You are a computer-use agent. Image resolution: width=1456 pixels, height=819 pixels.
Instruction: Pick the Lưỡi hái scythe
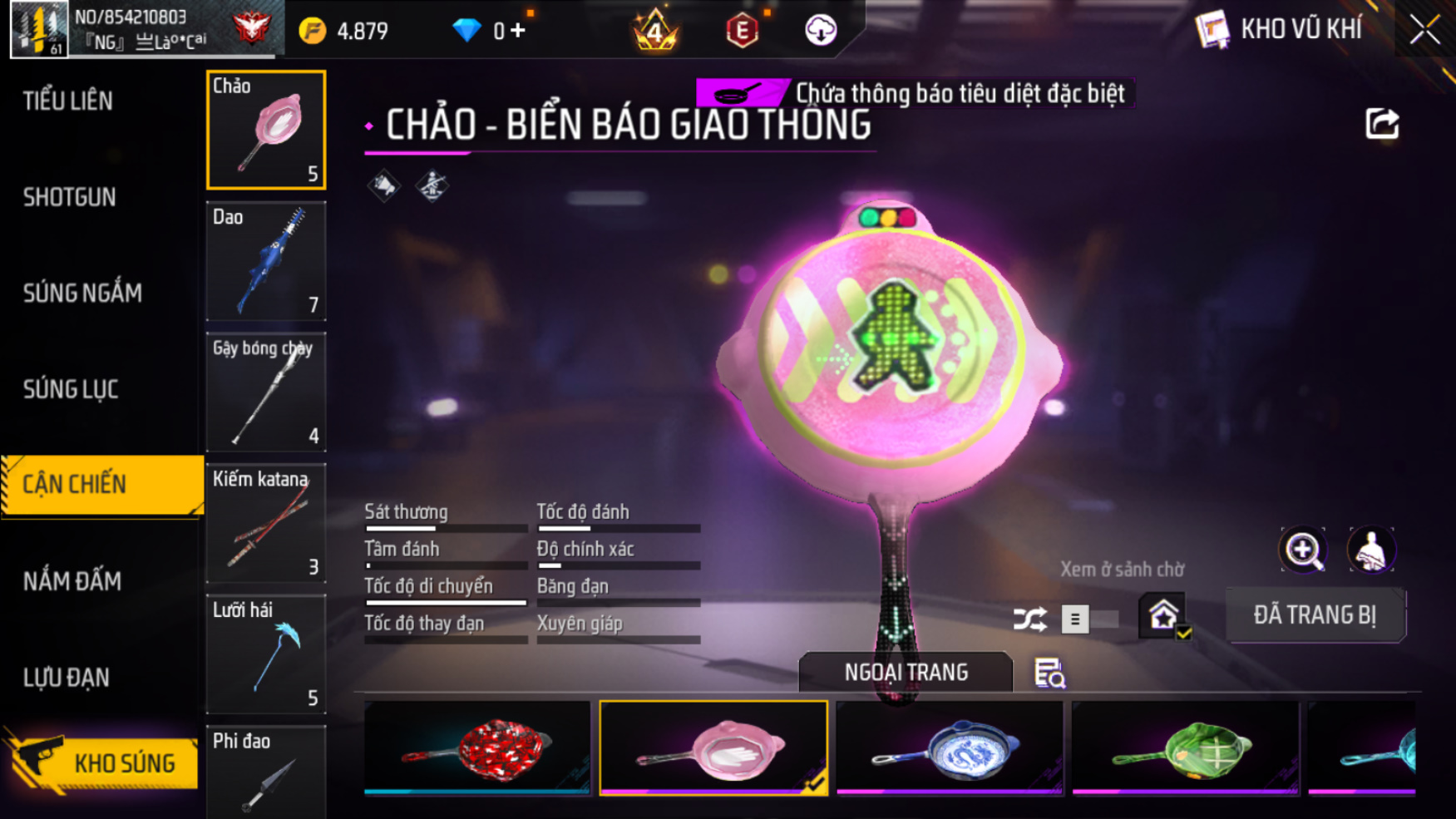pyautogui.click(x=266, y=654)
